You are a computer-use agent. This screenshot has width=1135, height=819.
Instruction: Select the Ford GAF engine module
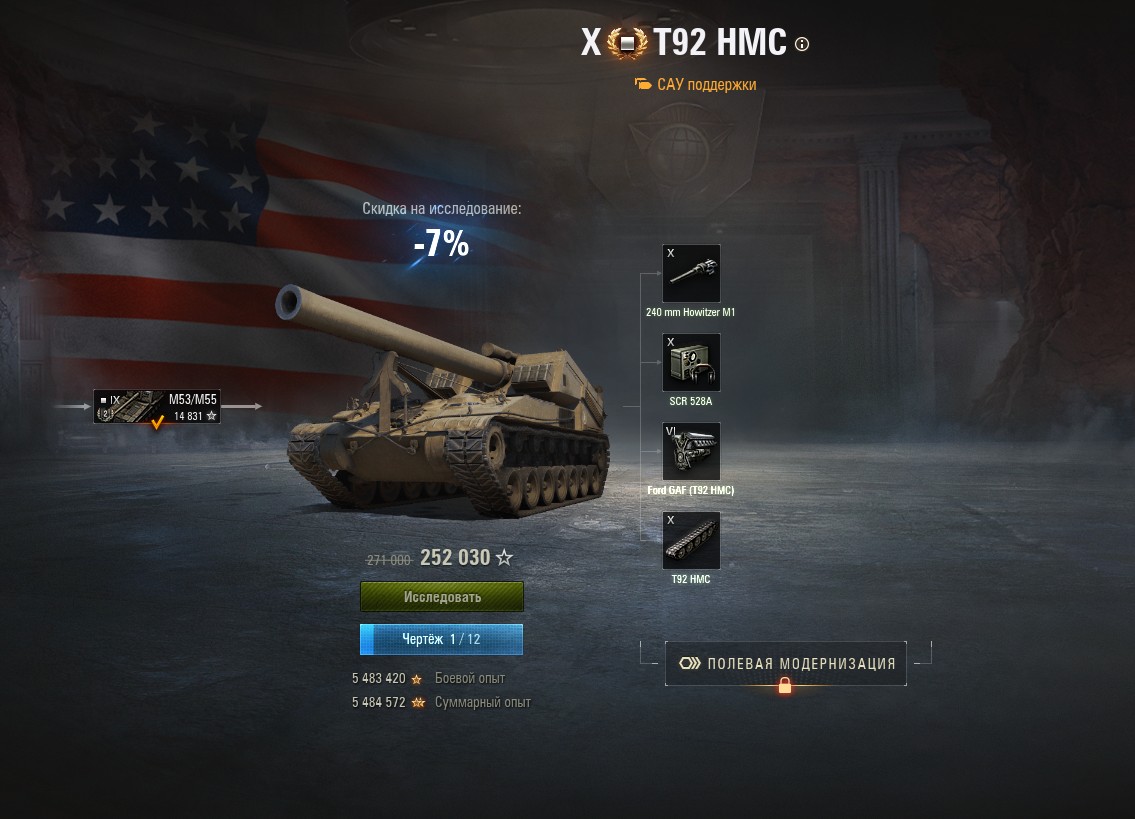pos(691,451)
